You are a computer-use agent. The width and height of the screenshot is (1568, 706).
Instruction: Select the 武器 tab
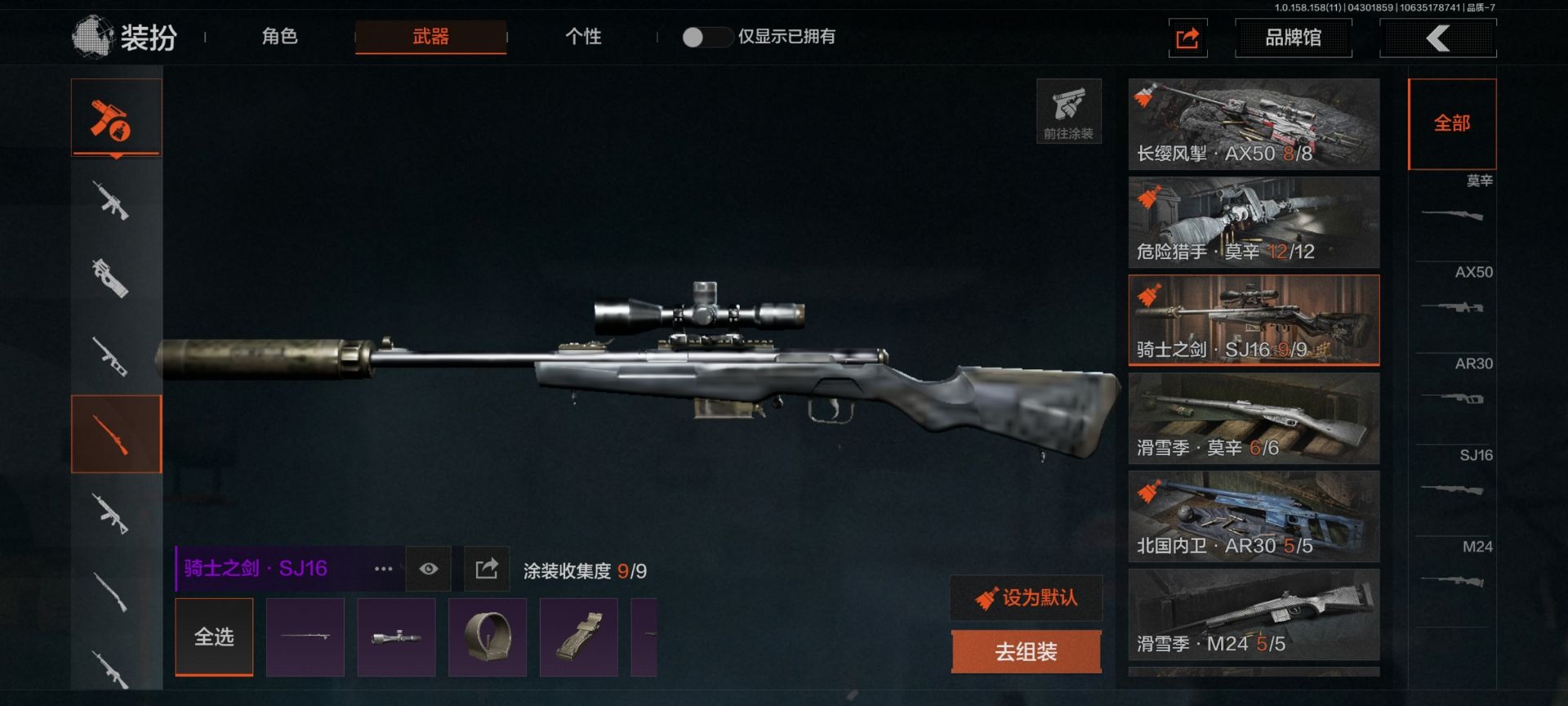[x=430, y=37]
